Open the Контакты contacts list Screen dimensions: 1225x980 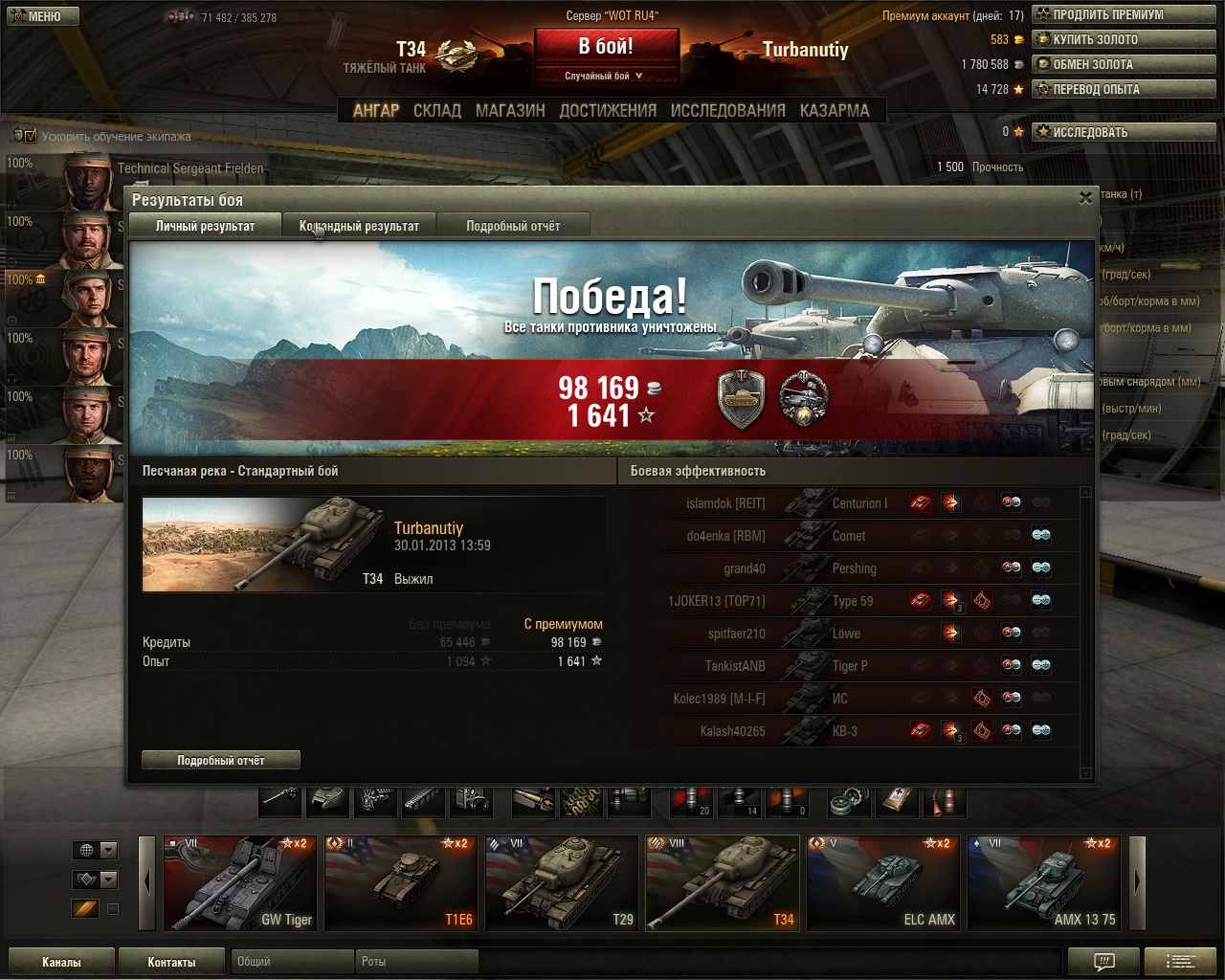(x=171, y=962)
